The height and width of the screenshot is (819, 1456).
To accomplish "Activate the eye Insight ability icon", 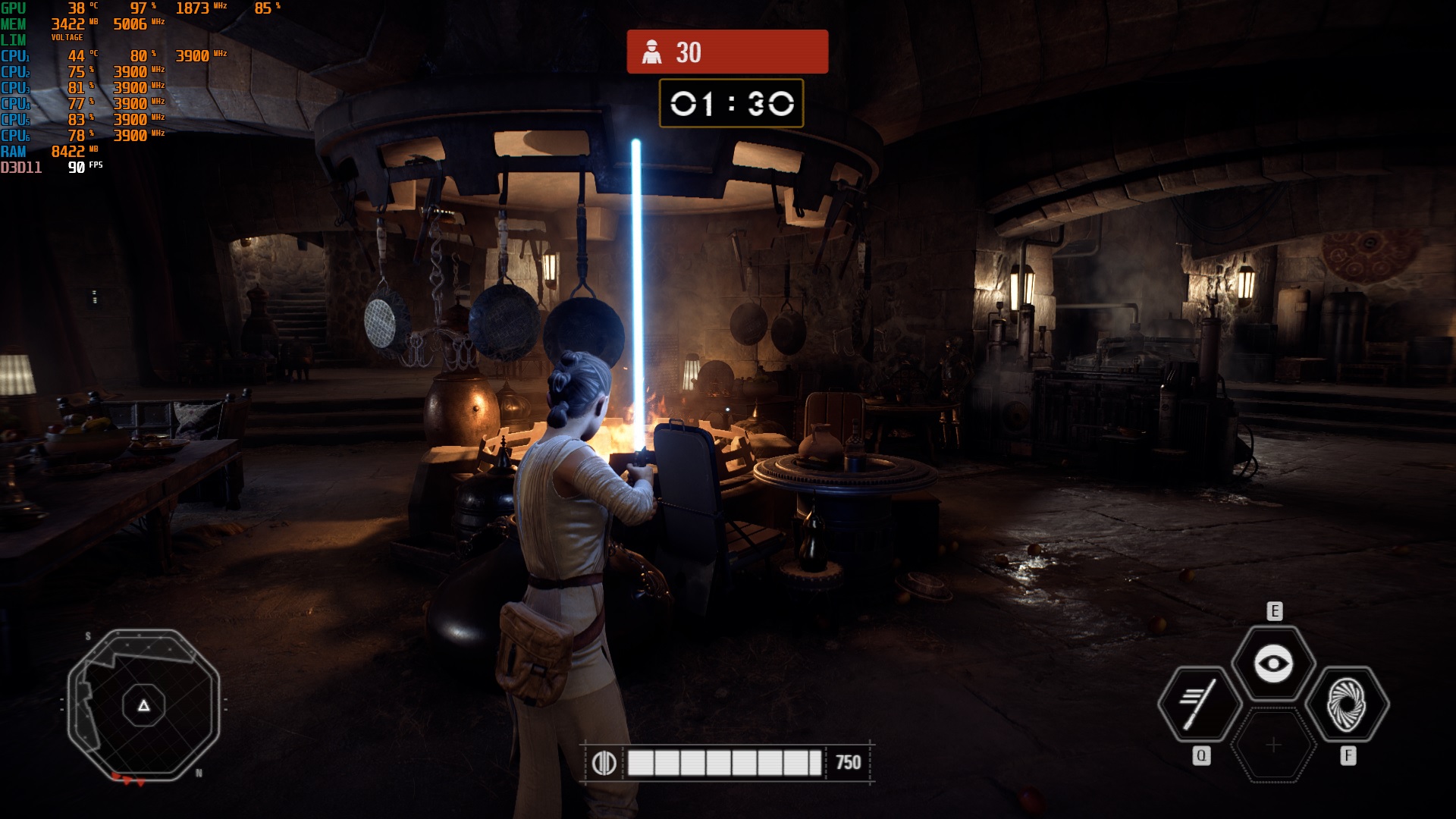I will click(1273, 664).
